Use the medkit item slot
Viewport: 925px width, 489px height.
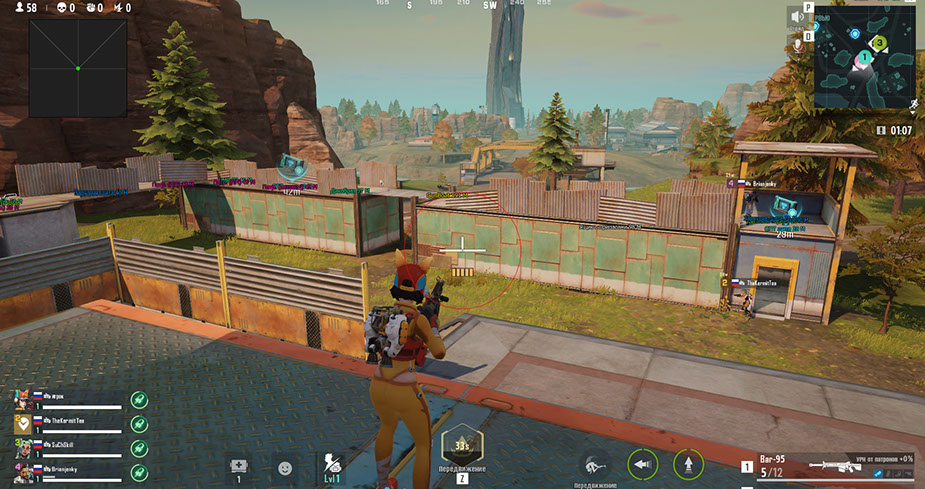pos(238,467)
